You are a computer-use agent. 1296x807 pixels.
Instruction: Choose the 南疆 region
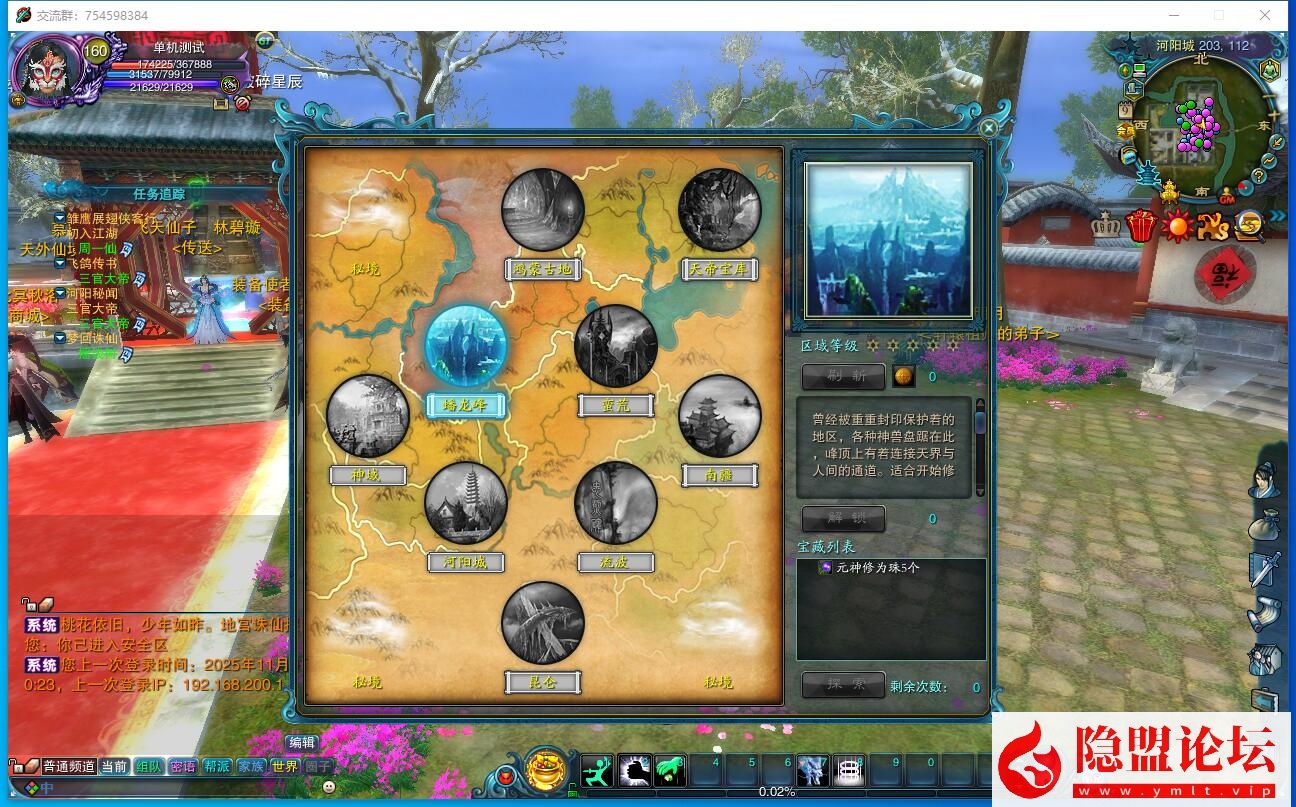[719, 416]
